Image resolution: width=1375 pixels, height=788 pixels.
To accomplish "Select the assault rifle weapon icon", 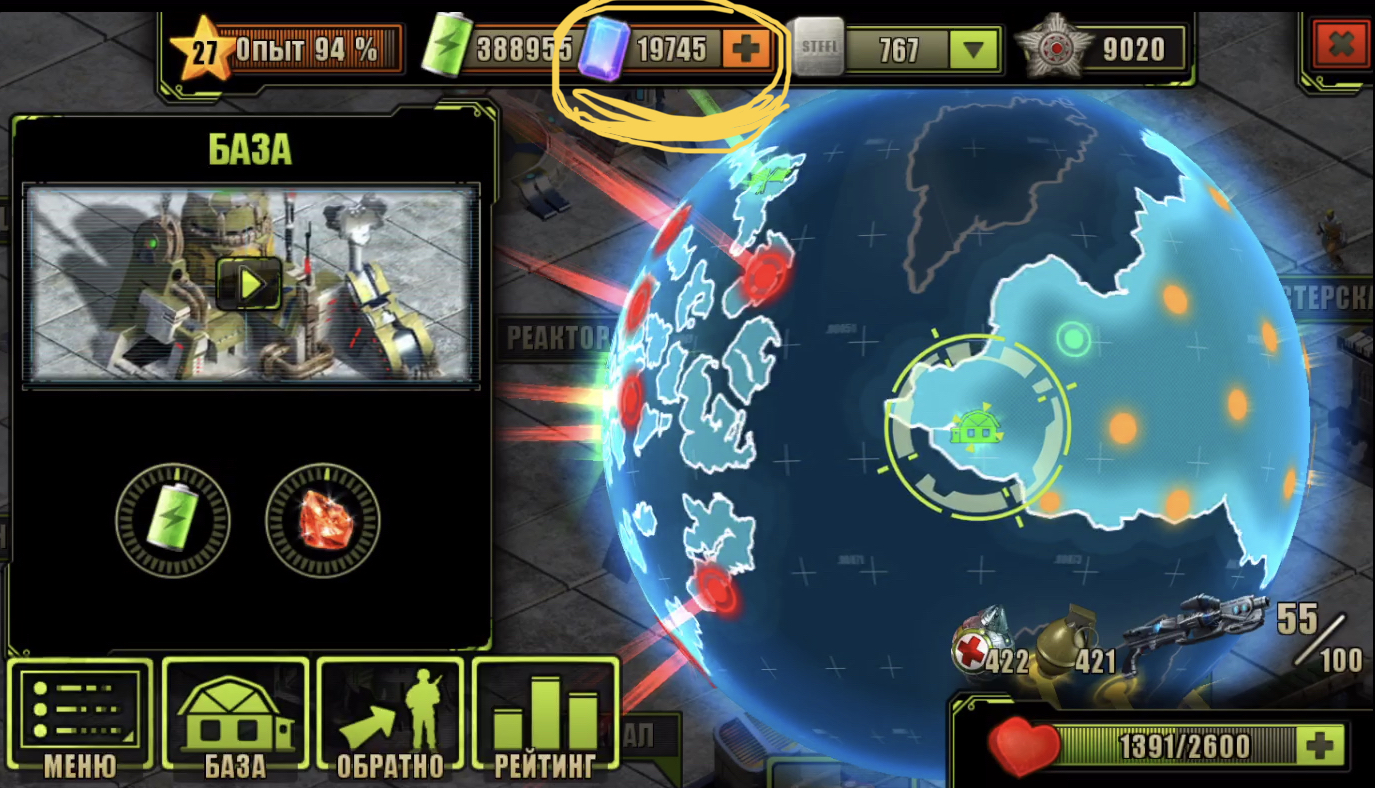I will point(1195,625).
